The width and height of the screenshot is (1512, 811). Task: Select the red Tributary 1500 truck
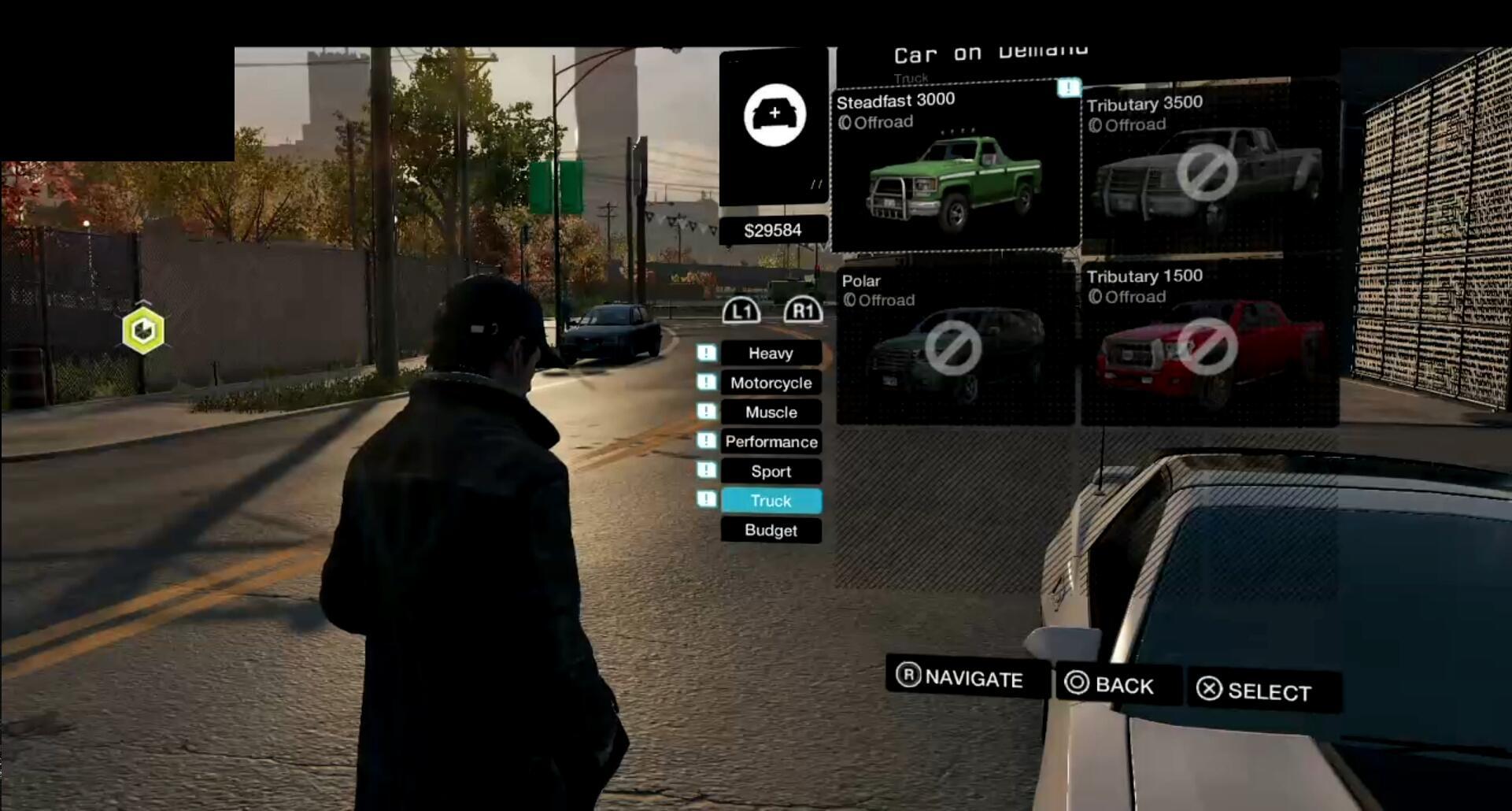coord(1208,344)
